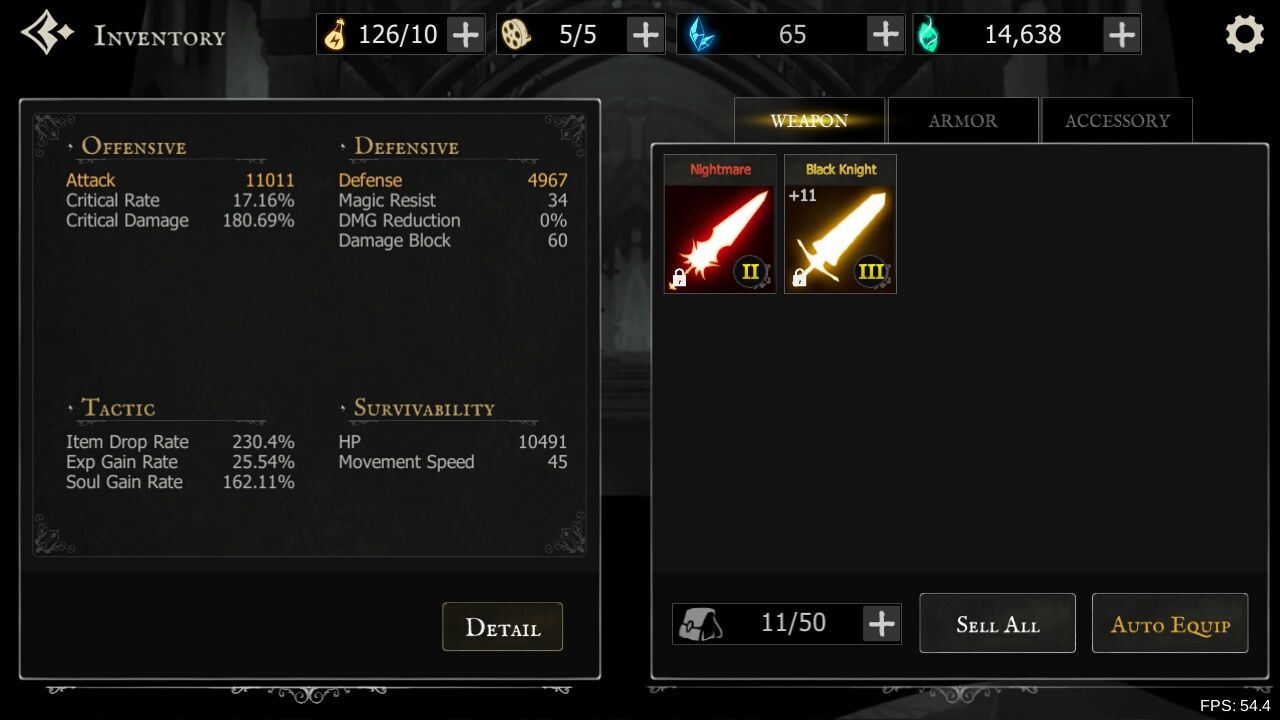Activate Auto Equip
Image resolution: width=1280 pixels, height=720 pixels.
tap(1170, 624)
